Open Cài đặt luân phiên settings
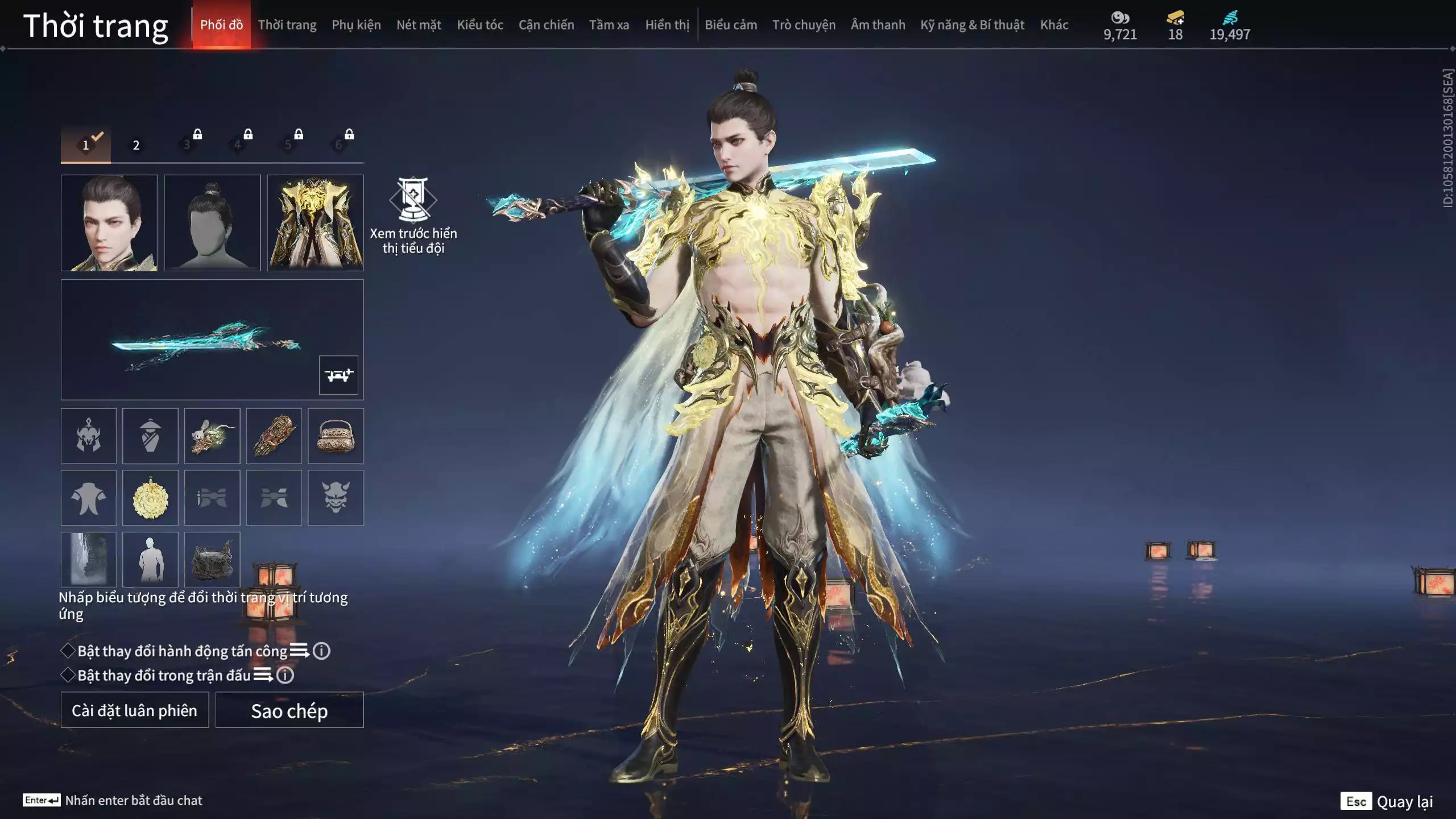This screenshot has width=1456, height=819. pos(135,710)
